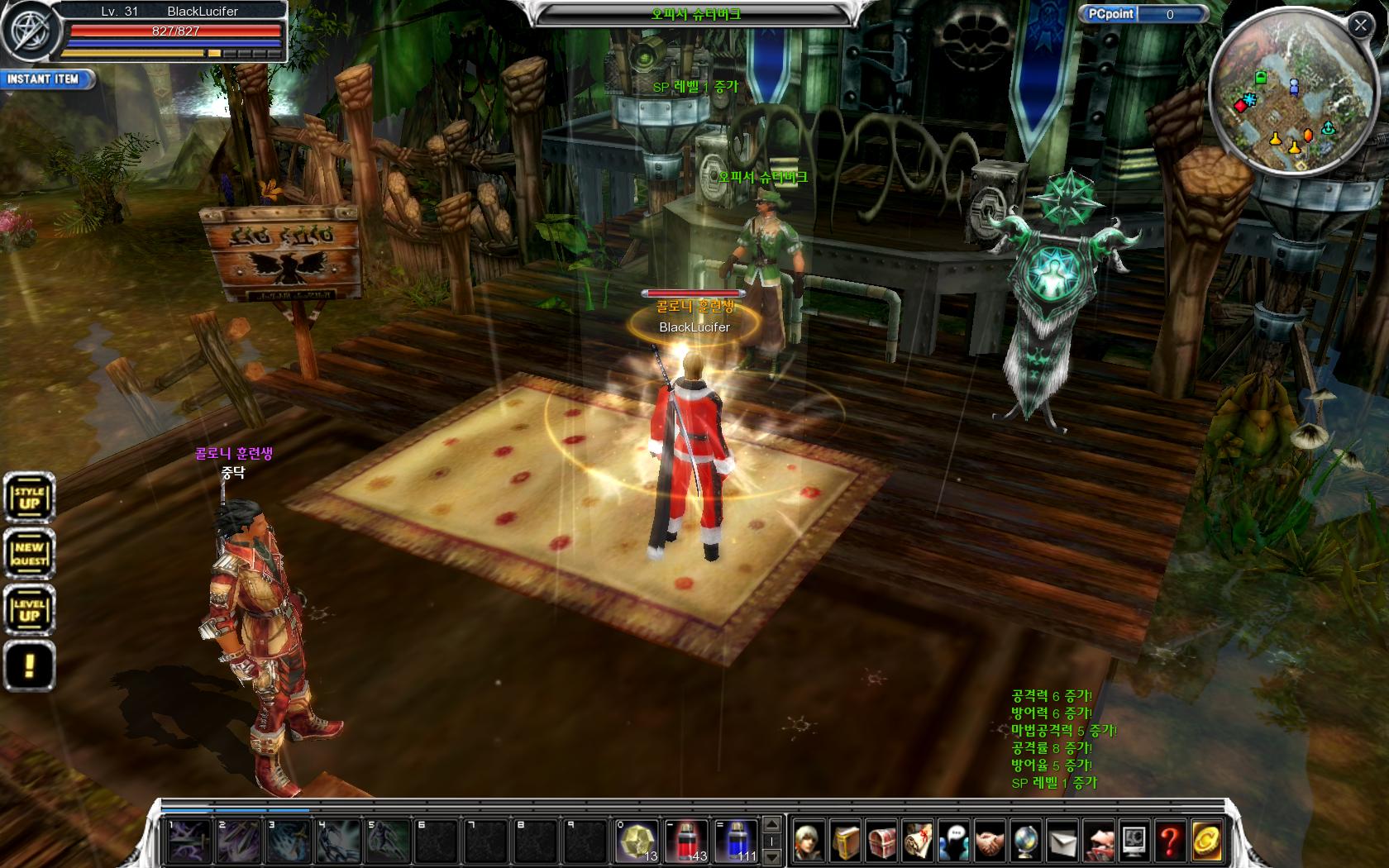Open the gold coin cash shop icon
This screenshot has width=1389, height=868.
(x=1205, y=842)
